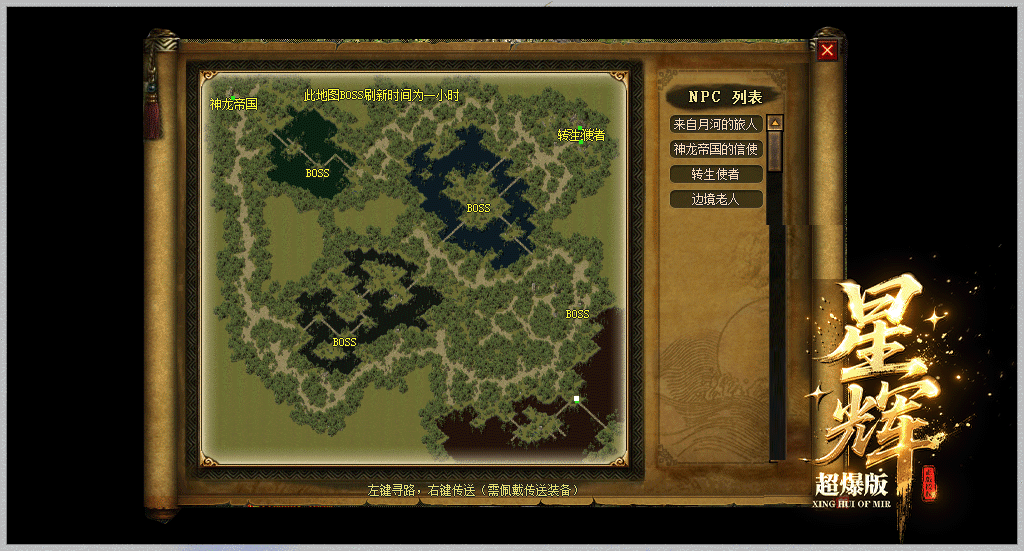Viewport: 1024px width, 551px height.
Task: Click the NPC list scroll-up arrow
Action: pyautogui.click(x=775, y=123)
